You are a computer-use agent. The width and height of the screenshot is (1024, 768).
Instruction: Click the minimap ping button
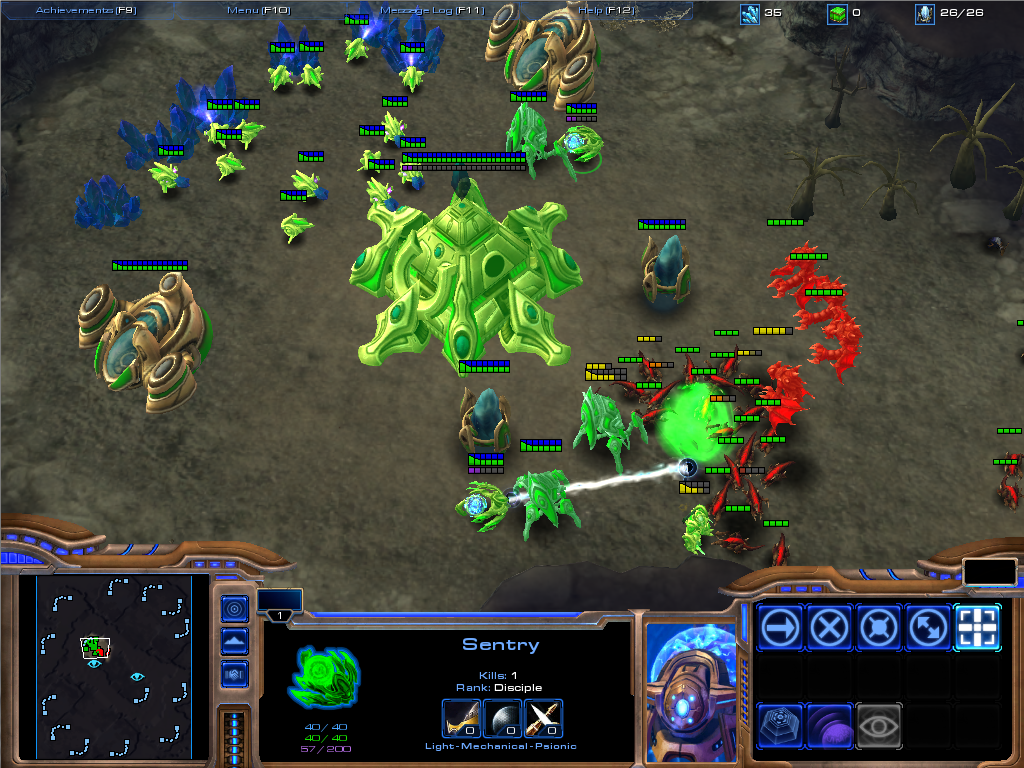235,607
